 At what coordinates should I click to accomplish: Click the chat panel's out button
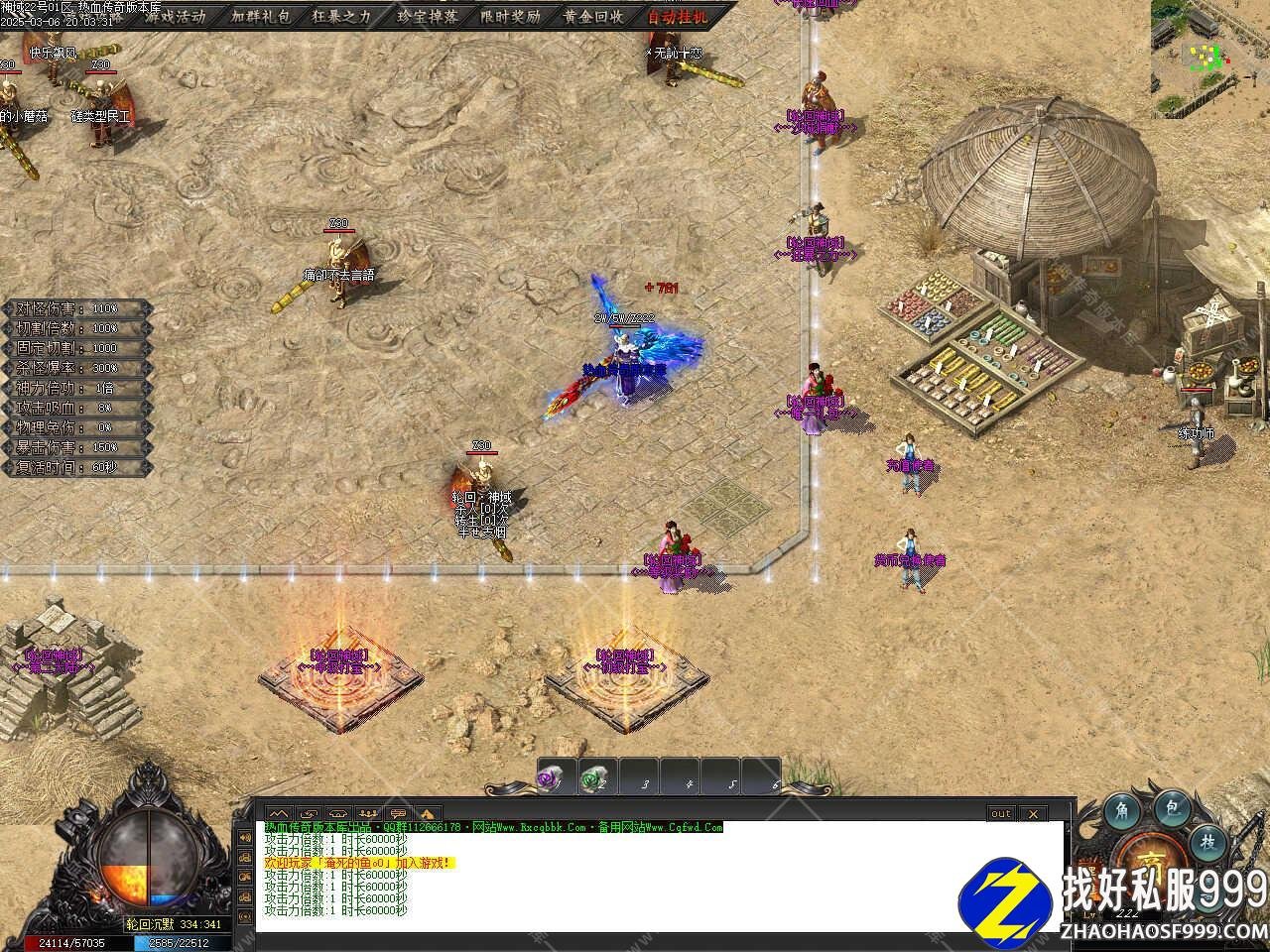click(x=1001, y=814)
